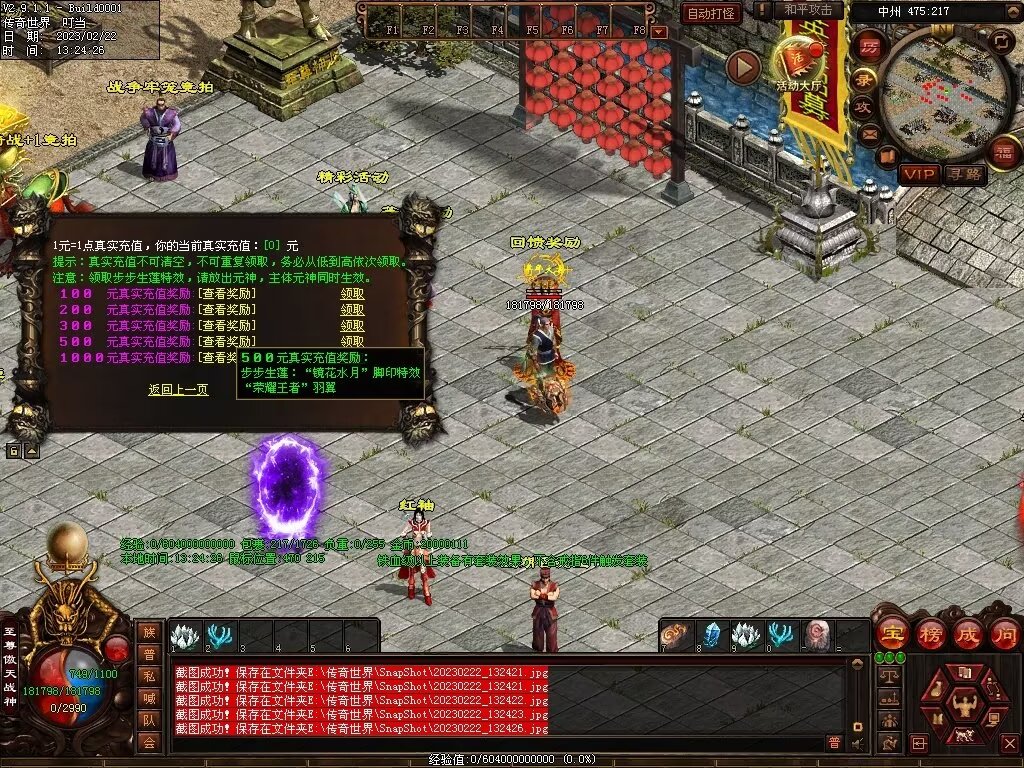
Task: Use the blue crystal hotbar item
Action: click(712, 635)
